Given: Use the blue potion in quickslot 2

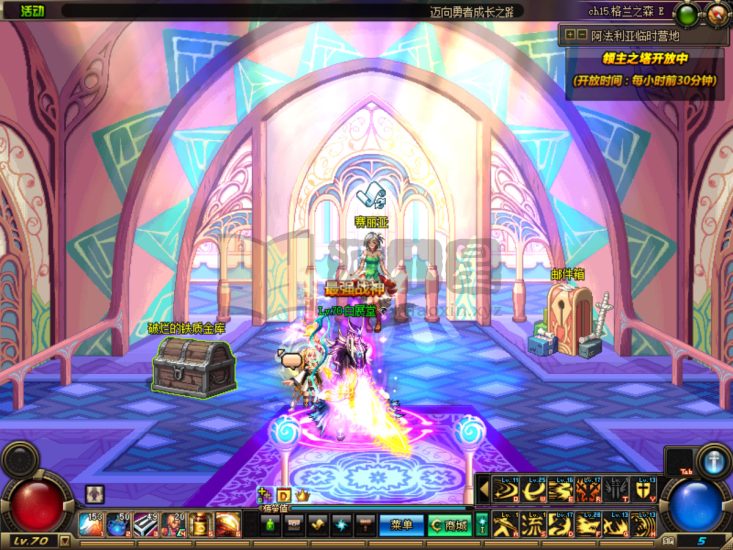Looking at the screenshot, I should (117, 523).
